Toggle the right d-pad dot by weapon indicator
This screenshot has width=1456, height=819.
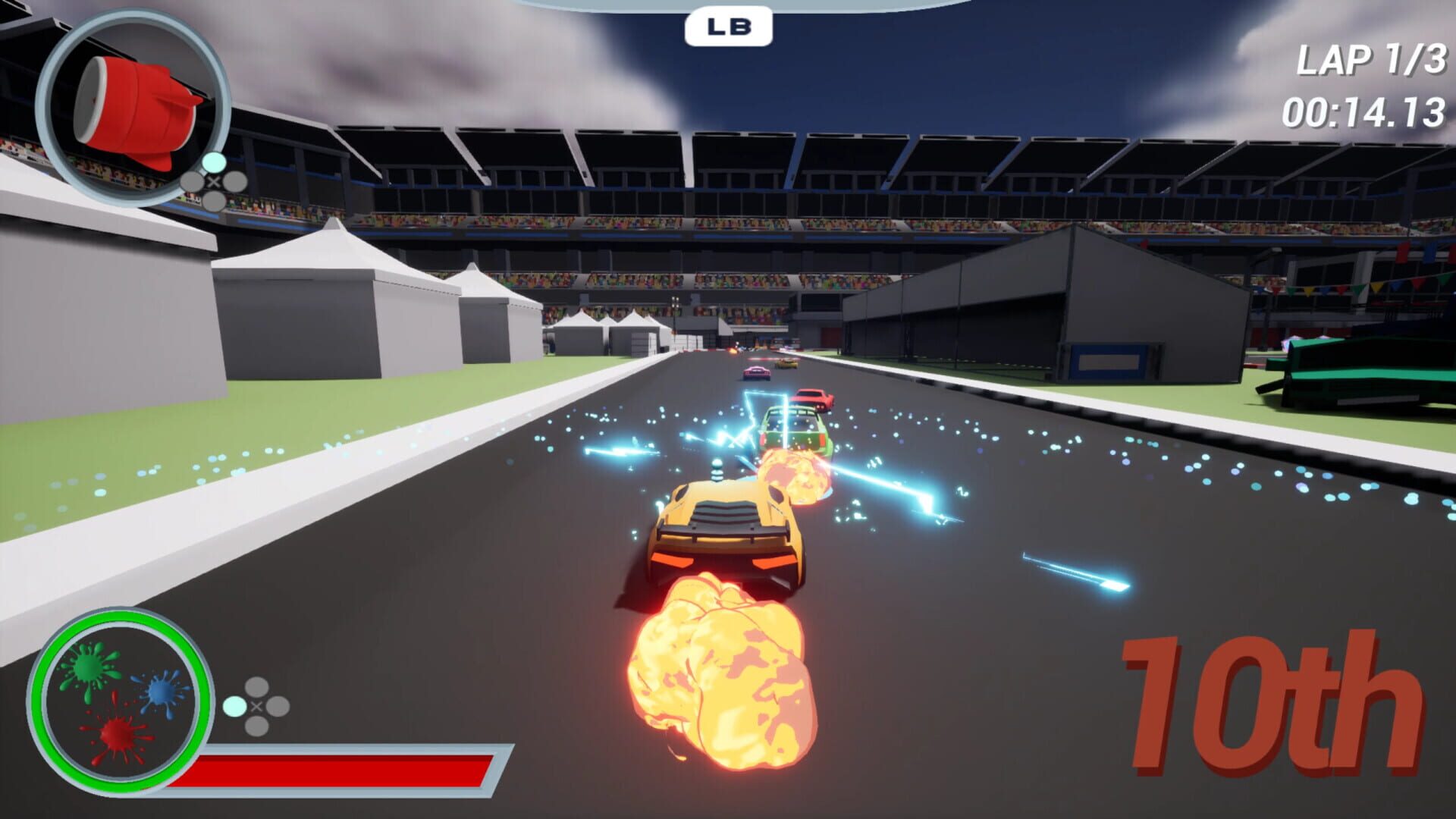coord(236,180)
